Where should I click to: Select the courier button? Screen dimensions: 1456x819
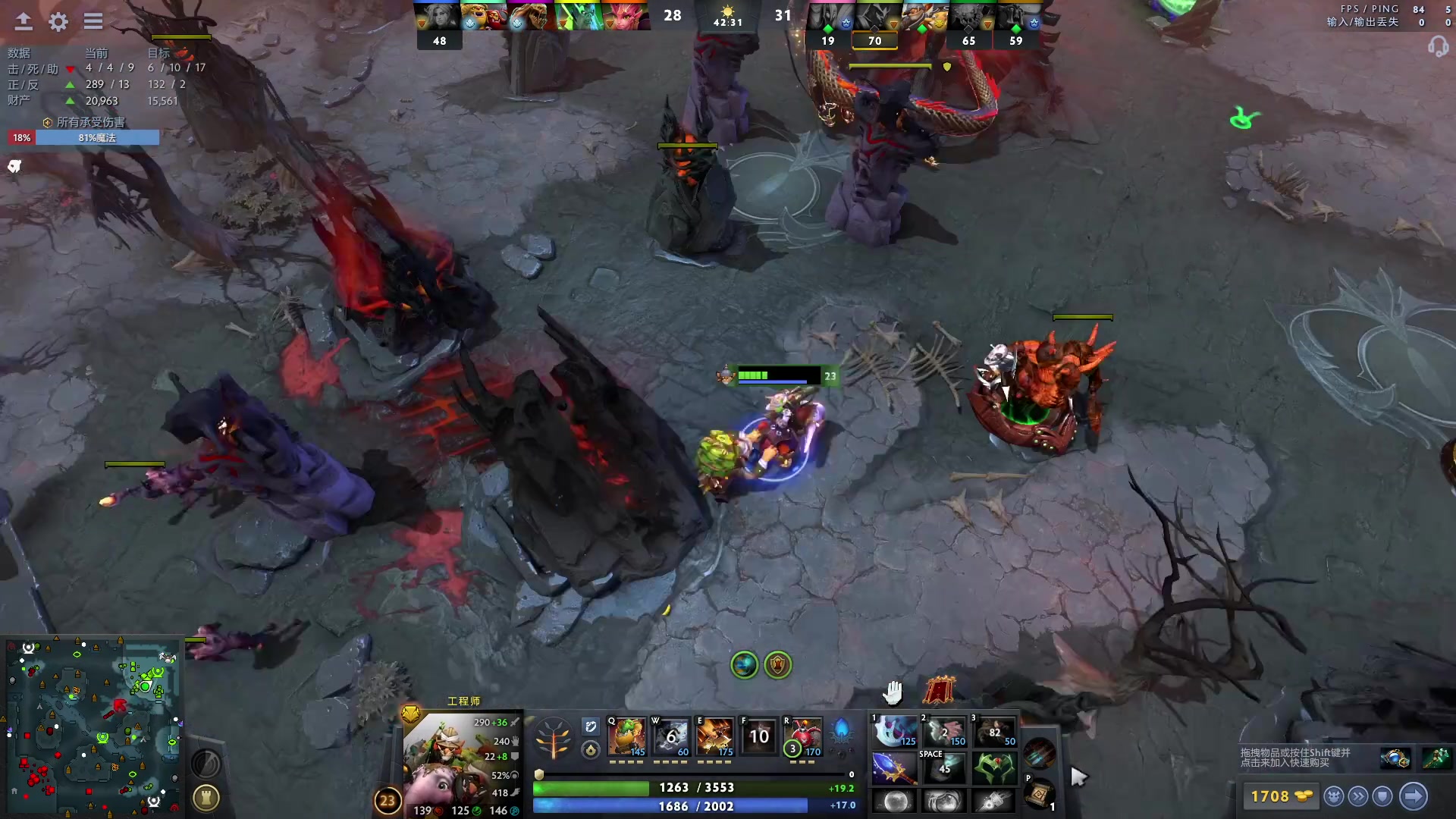tap(1334, 796)
